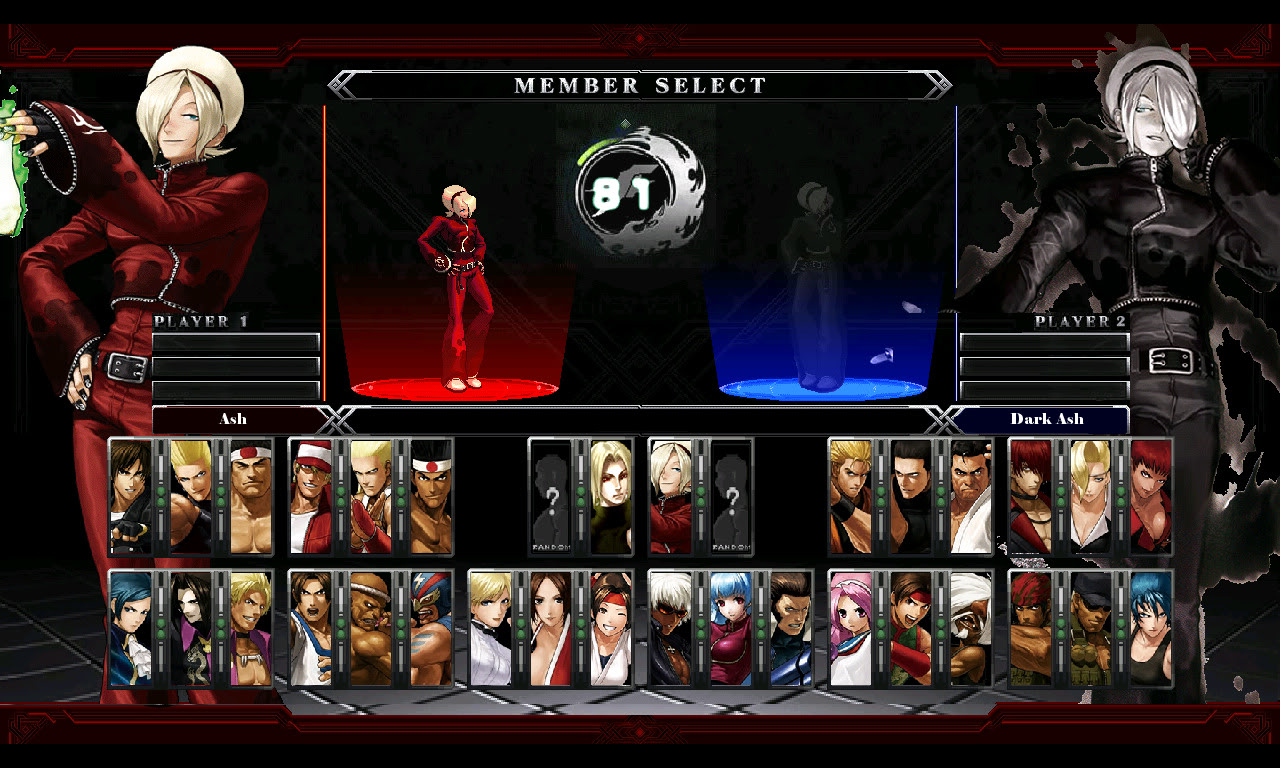Select Terry Bogard's portrait
The height and width of the screenshot is (768, 1280).
point(311,499)
